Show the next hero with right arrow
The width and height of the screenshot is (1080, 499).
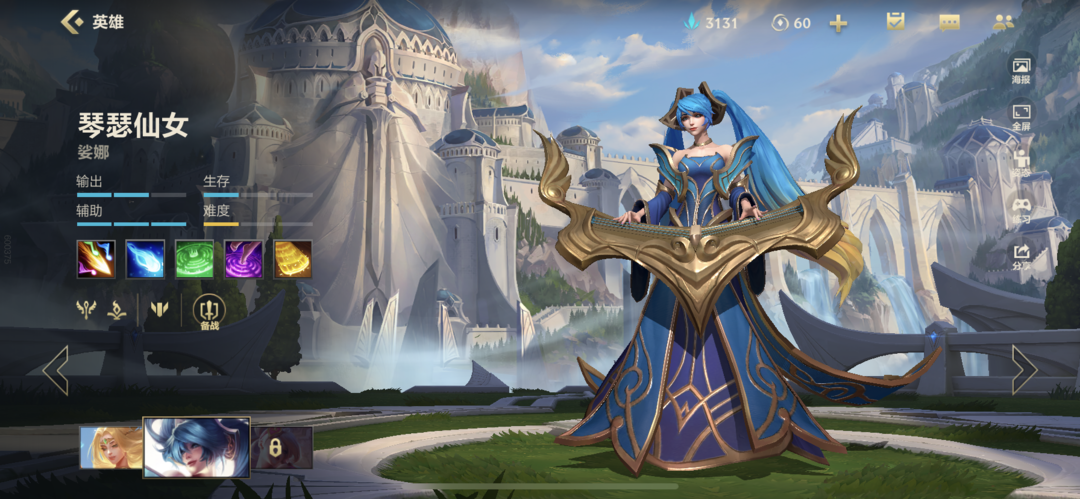click(1024, 370)
